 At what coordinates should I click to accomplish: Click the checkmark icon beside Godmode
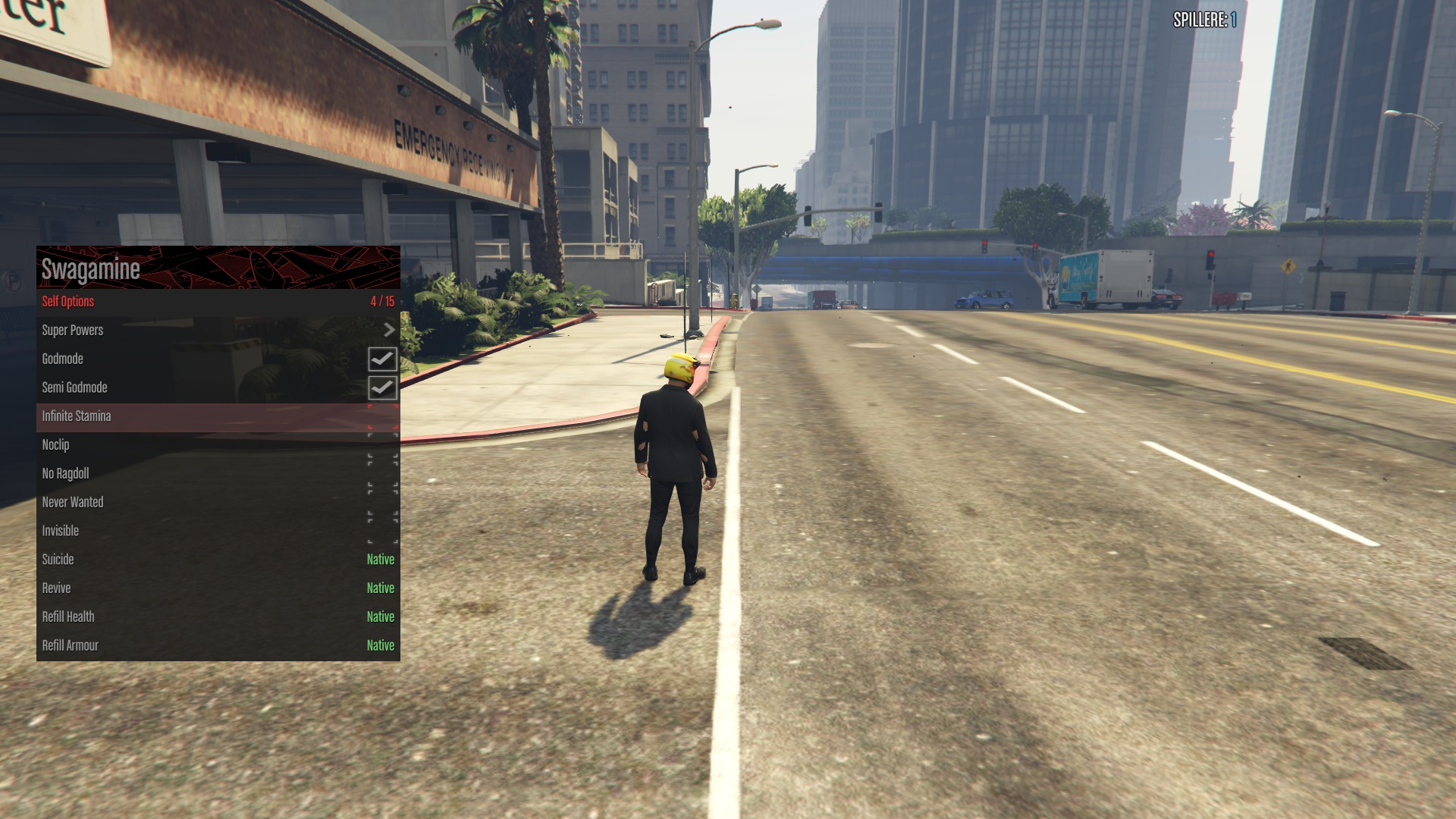384,359
